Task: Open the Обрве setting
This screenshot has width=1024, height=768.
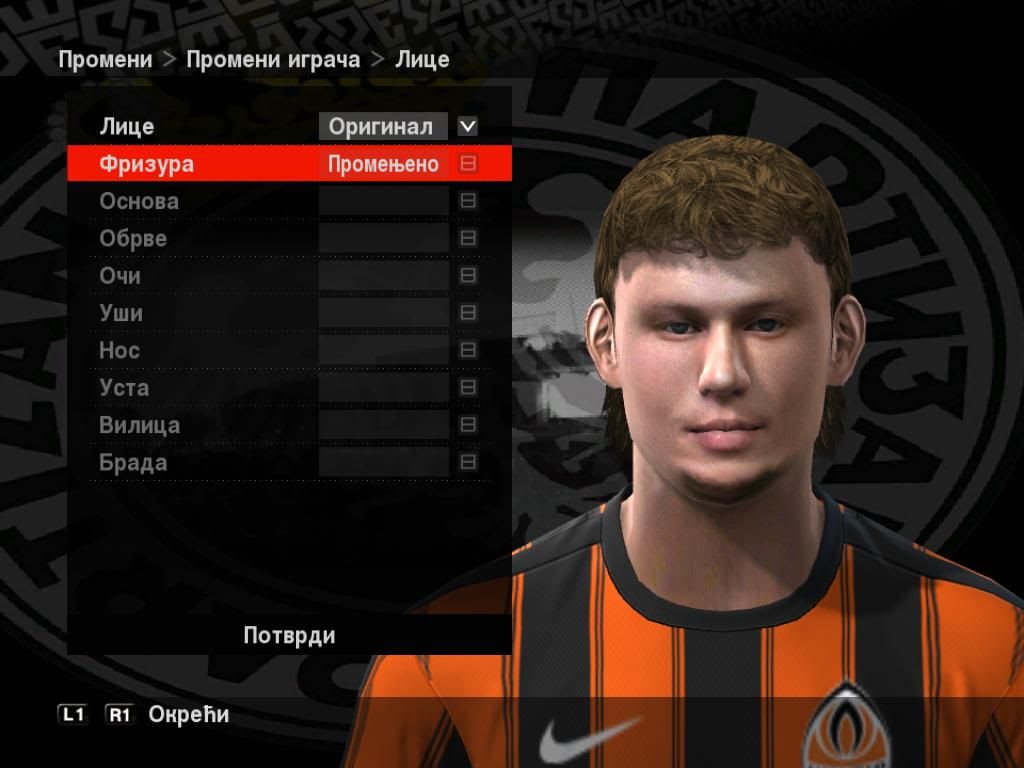Action: coord(133,239)
